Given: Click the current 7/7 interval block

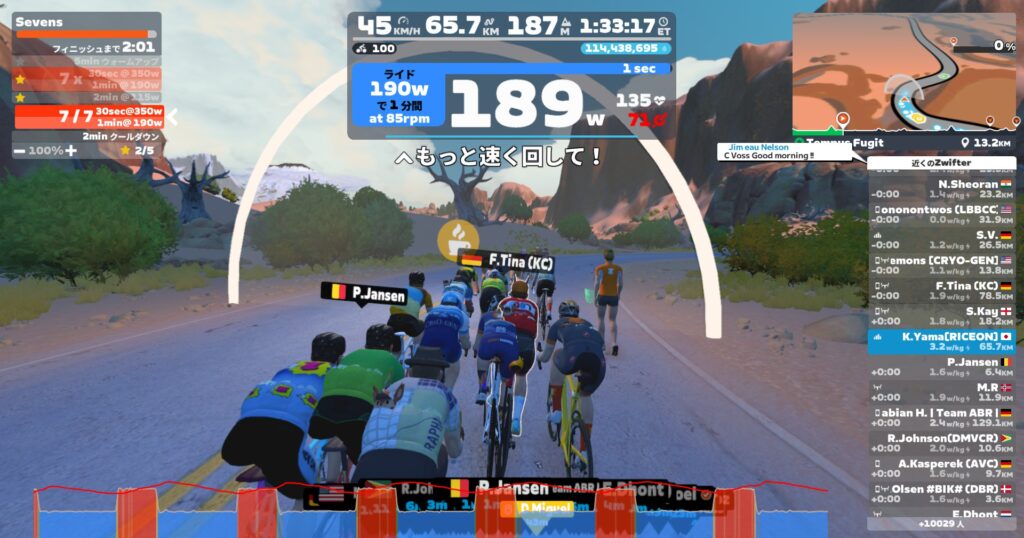Looking at the screenshot, I should pyautogui.click(x=88, y=116).
